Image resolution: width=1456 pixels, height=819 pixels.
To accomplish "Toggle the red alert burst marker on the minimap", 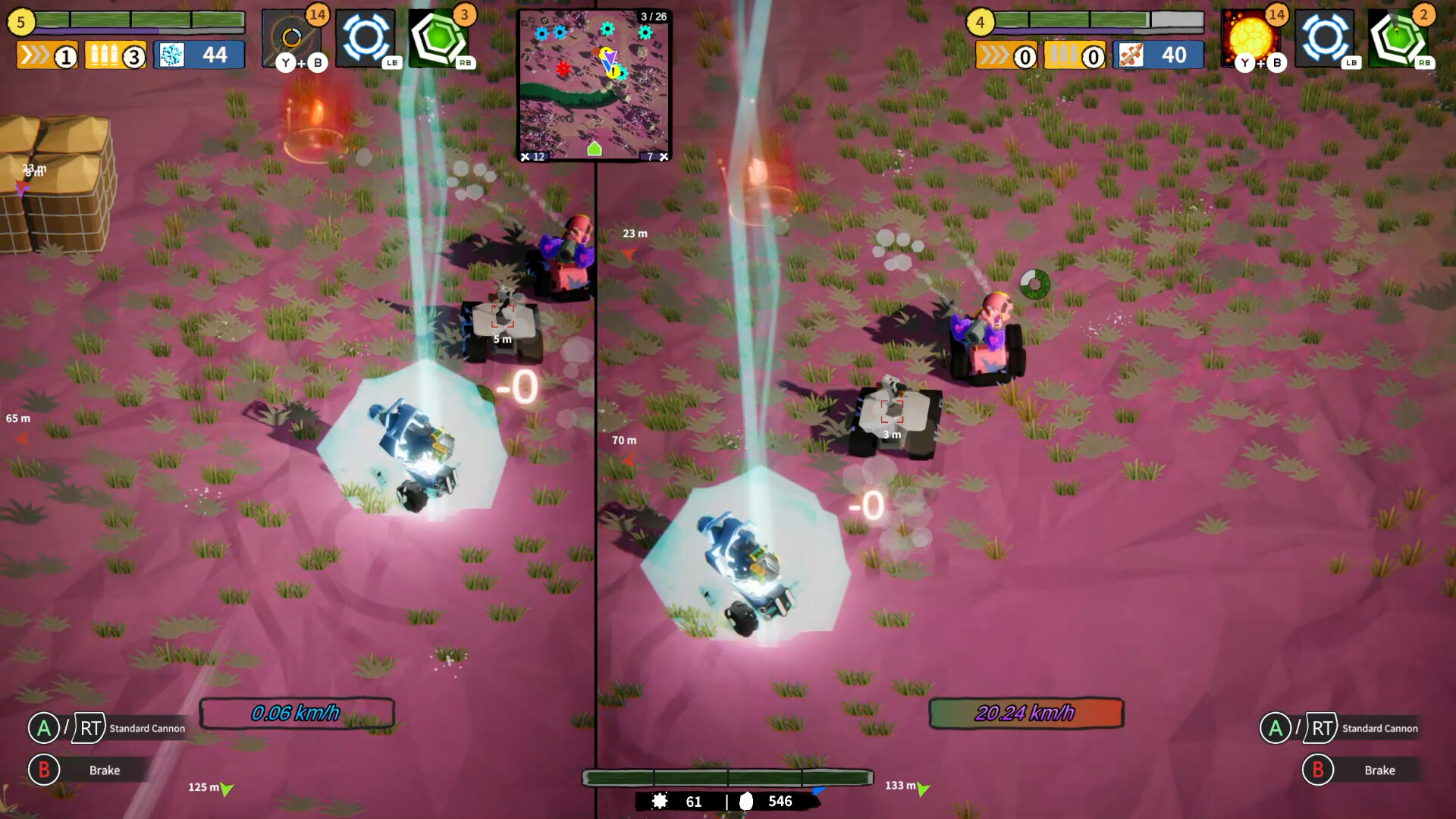I will pyautogui.click(x=563, y=70).
